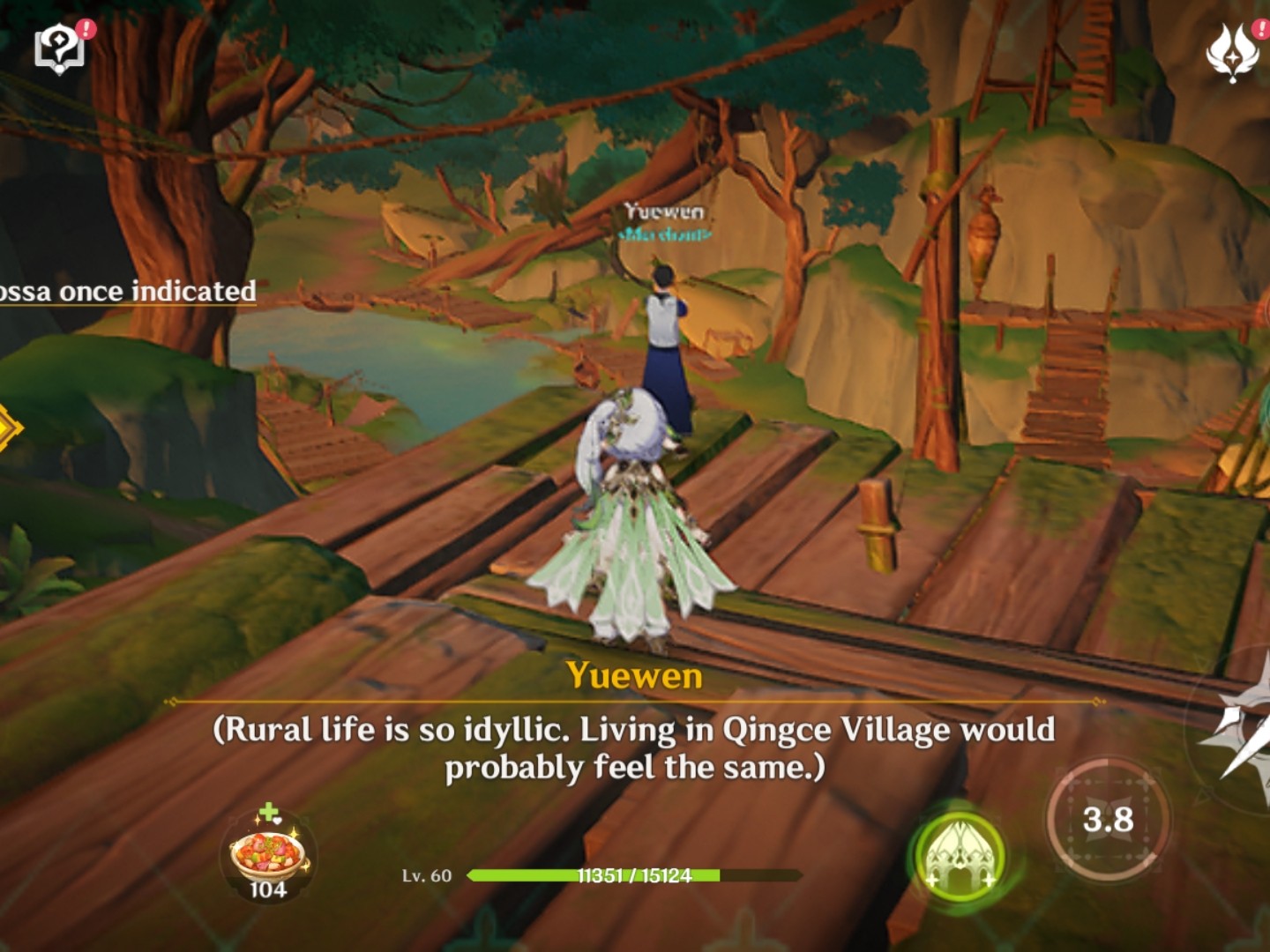
Task: Tap the red notification badge on the handbook
Action: (x=83, y=29)
